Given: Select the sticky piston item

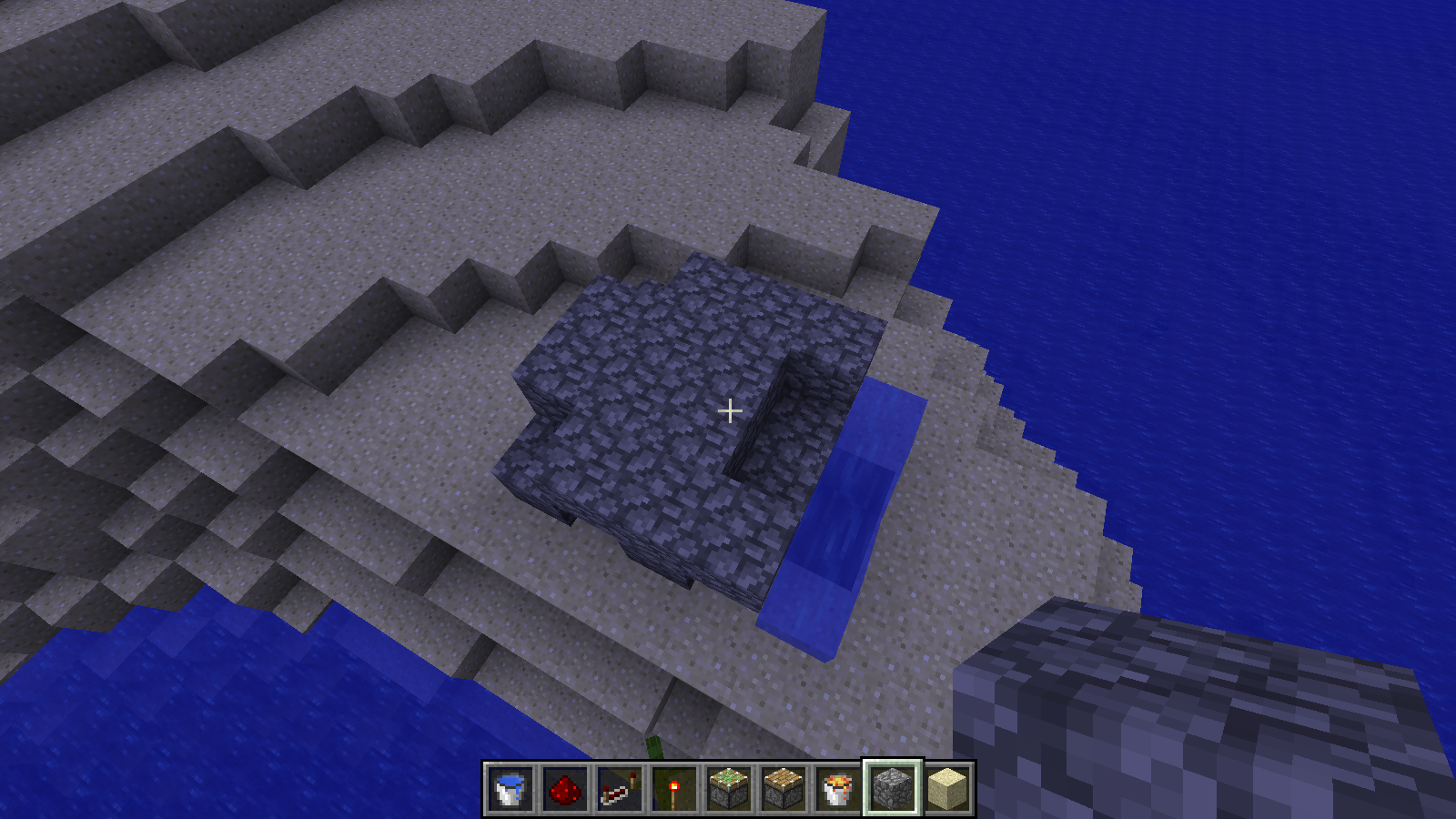Looking at the screenshot, I should coord(726,788).
